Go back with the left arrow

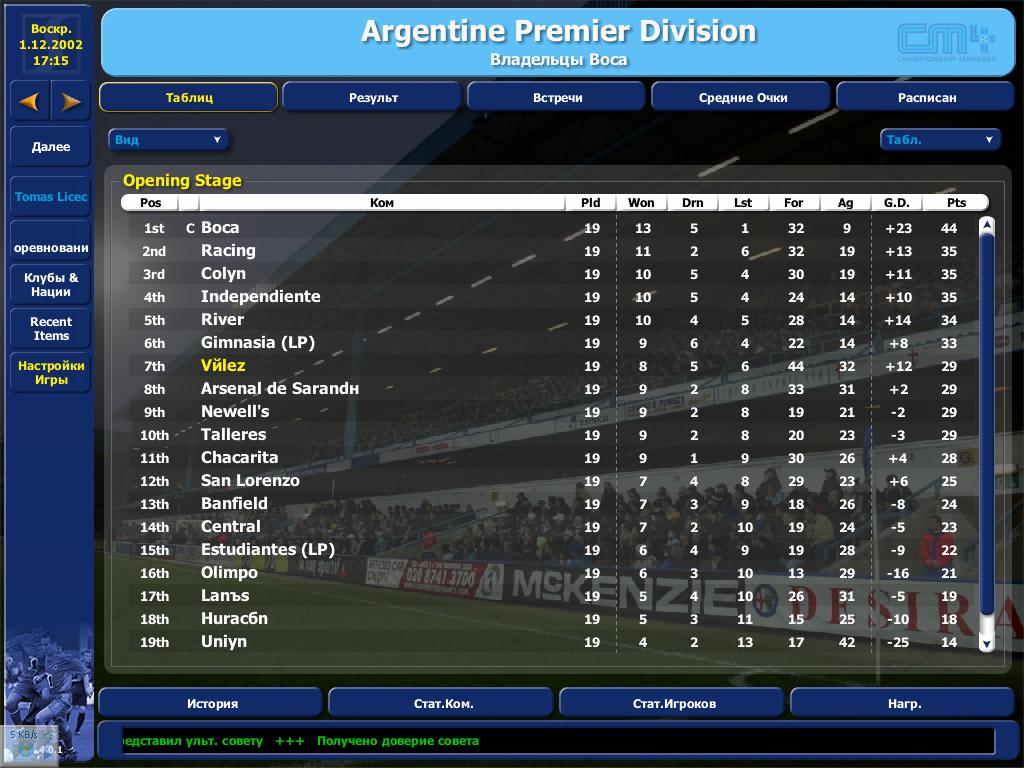29,101
